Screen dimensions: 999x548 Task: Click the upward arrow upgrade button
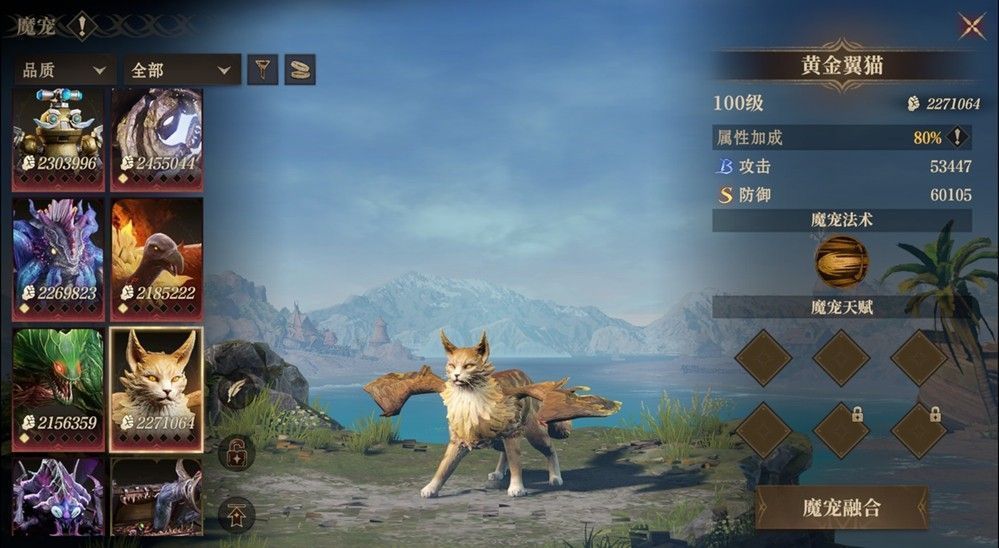pyautogui.click(x=236, y=515)
